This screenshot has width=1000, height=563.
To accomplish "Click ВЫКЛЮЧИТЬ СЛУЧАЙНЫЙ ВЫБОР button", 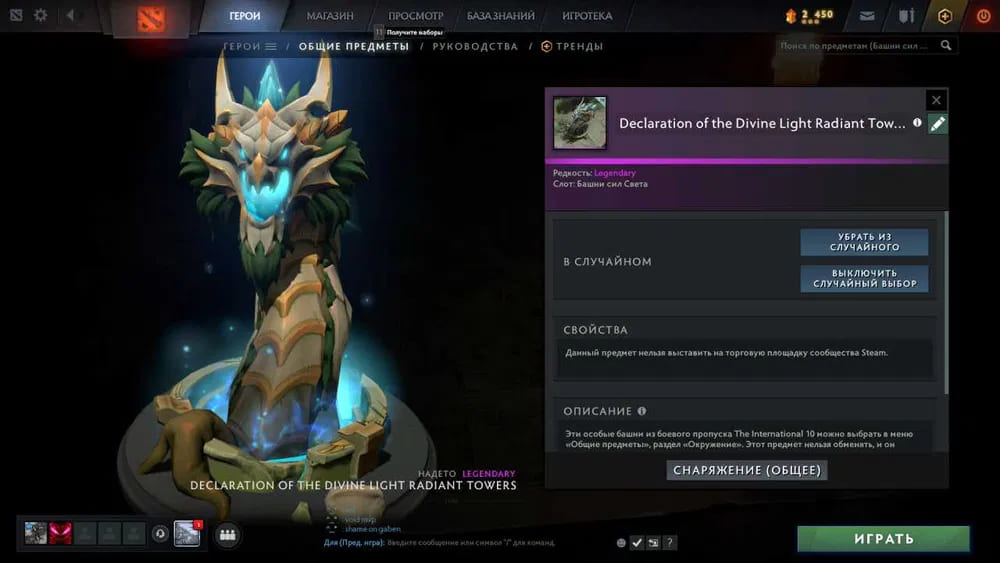I will tap(864, 278).
